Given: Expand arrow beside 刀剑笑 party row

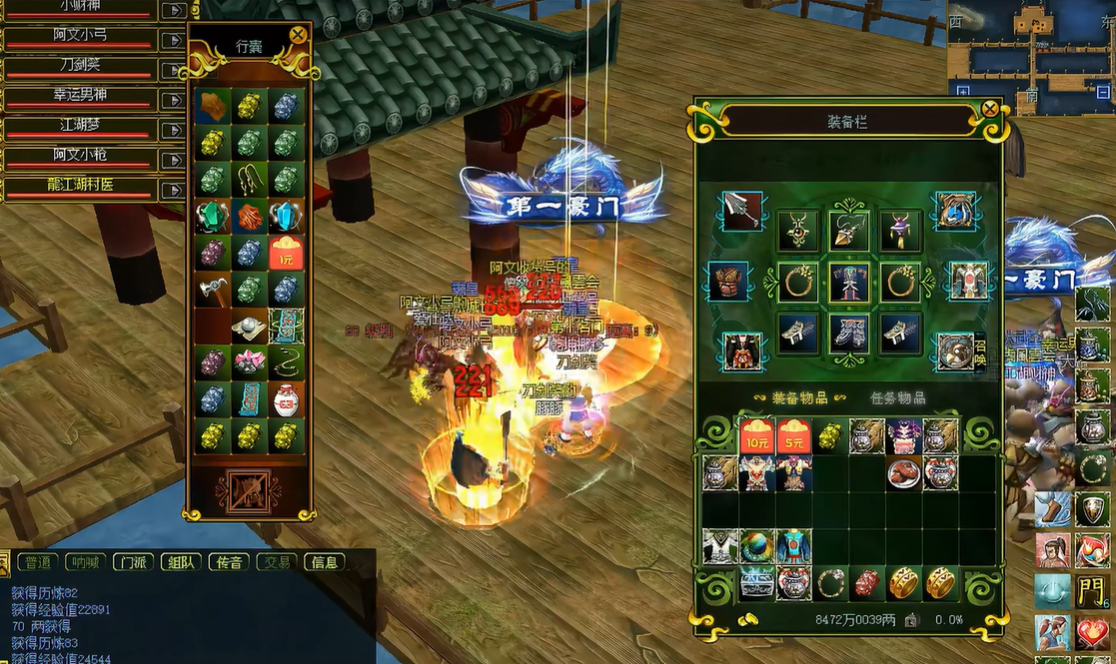Looking at the screenshot, I should click(x=173, y=70).
